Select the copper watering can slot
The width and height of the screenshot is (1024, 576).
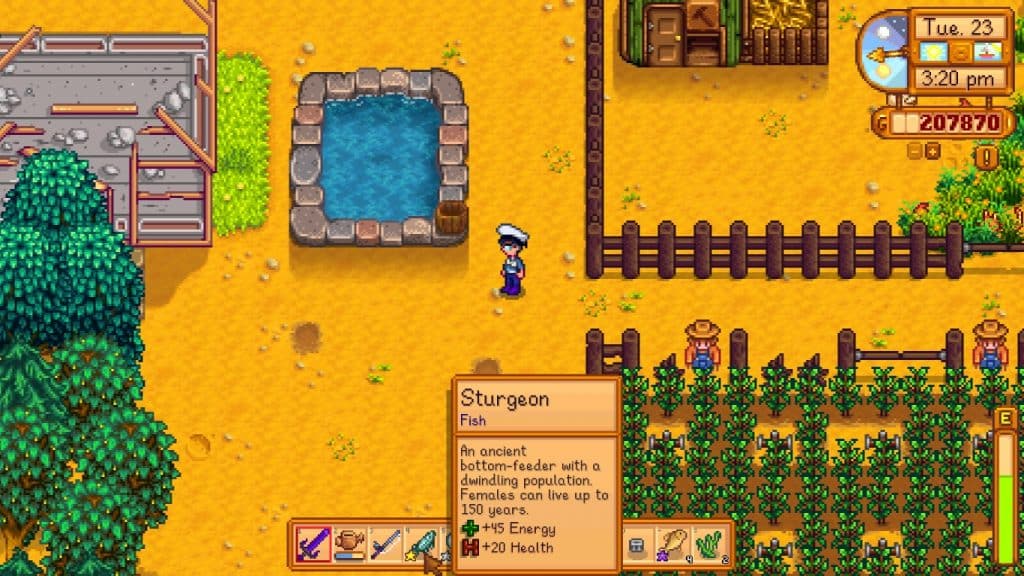point(349,545)
